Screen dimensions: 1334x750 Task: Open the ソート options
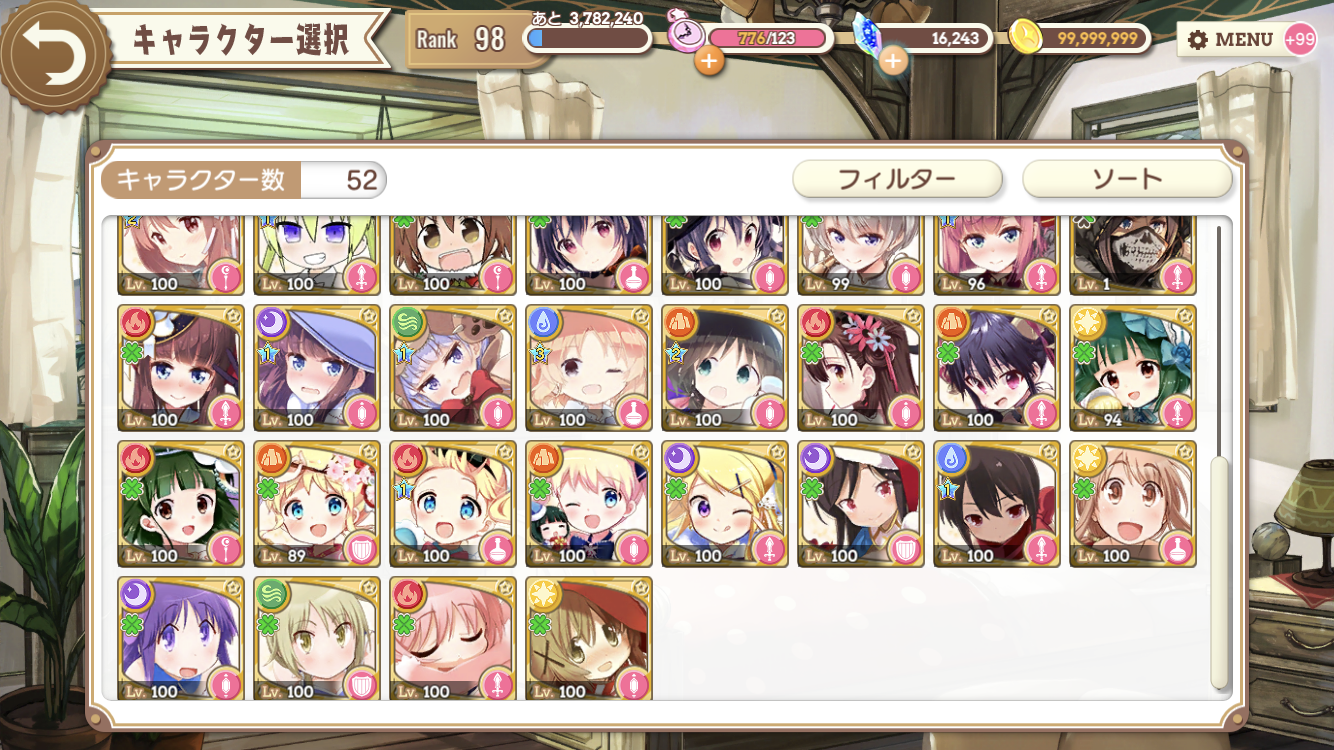1125,179
